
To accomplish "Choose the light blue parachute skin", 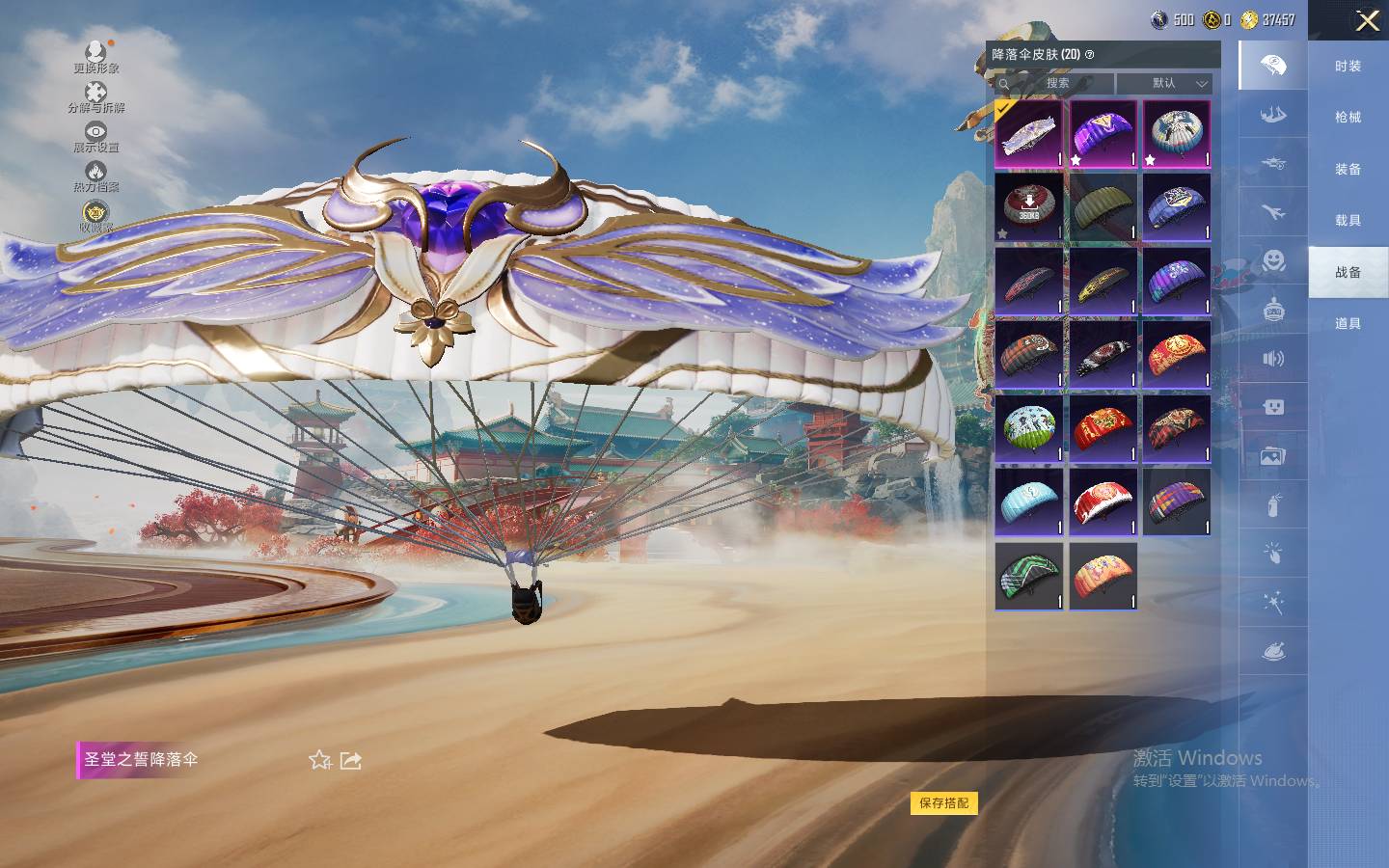I will tap(1028, 502).
